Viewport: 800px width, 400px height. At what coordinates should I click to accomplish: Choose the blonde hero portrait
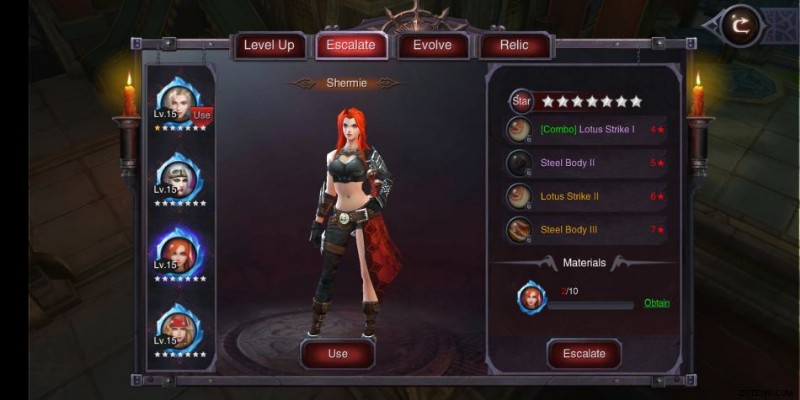tap(180, 100)
